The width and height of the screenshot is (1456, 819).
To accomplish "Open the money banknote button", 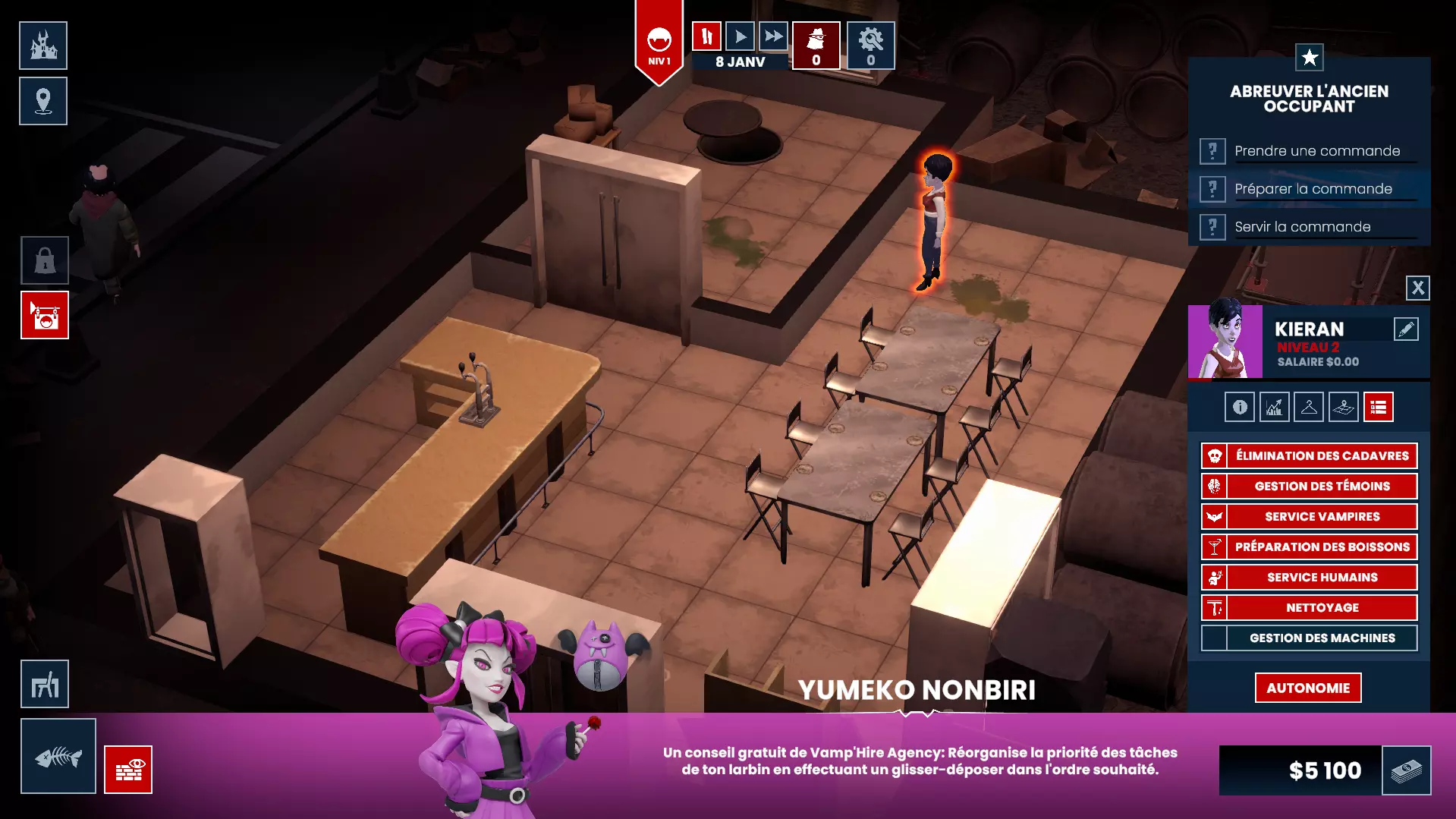I will 1406,770.
